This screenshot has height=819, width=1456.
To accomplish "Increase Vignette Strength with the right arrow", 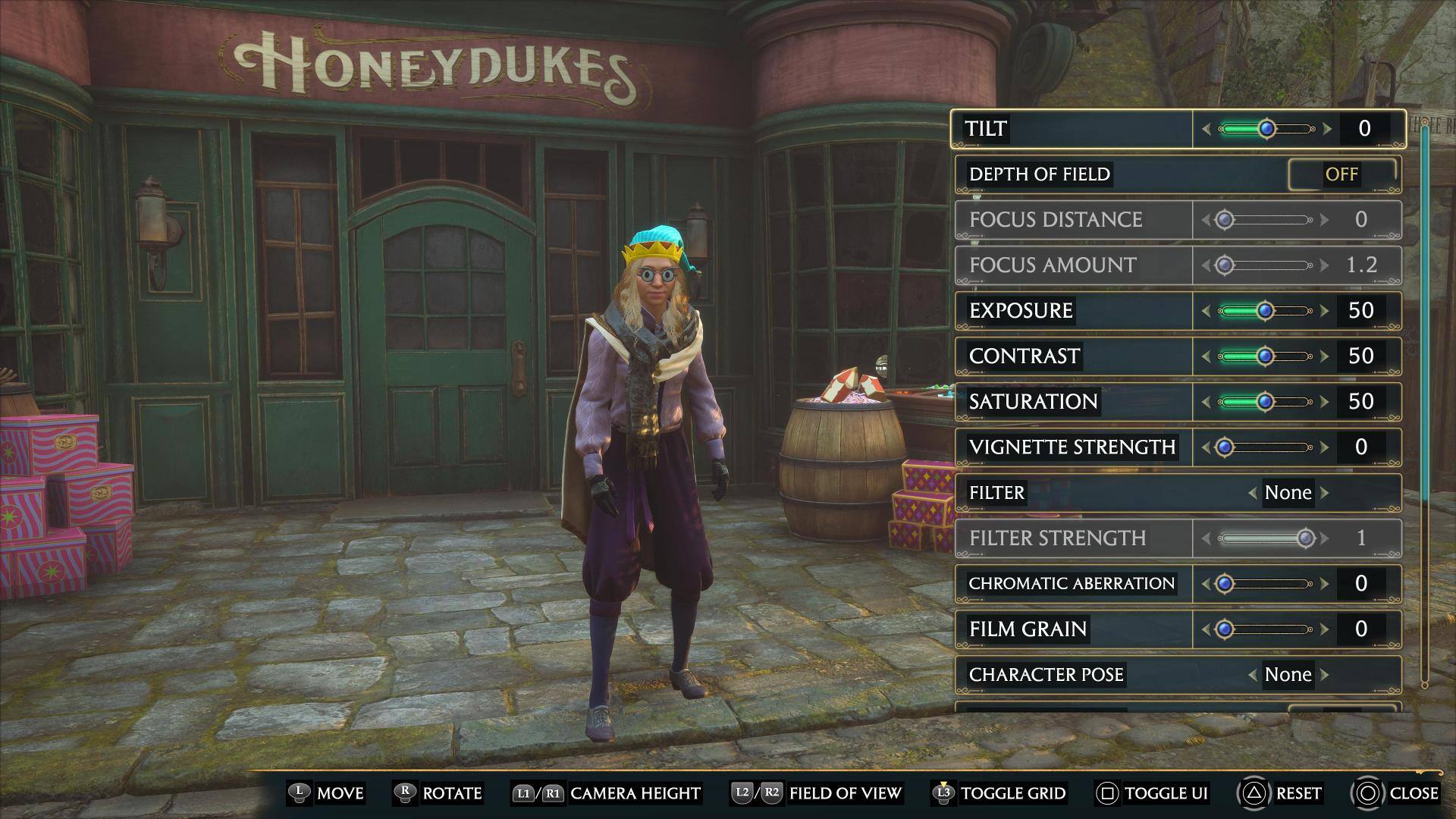I will pyautogui.click(x=1325, y=447).
